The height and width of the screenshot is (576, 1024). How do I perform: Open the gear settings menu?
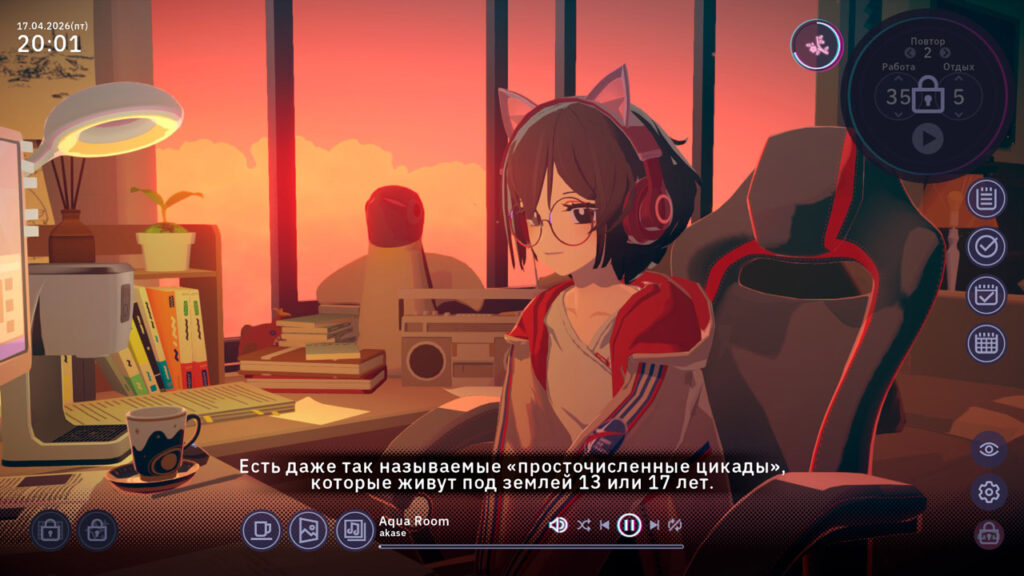[989, 492]
